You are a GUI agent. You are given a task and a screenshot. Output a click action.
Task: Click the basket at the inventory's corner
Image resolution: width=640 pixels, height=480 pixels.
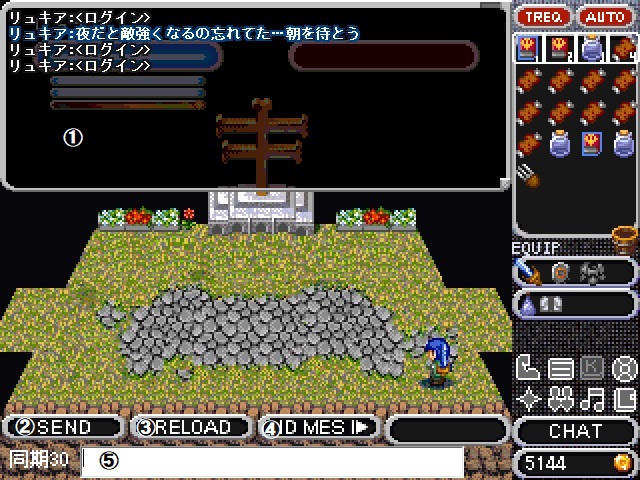click(x=624, y=238)
